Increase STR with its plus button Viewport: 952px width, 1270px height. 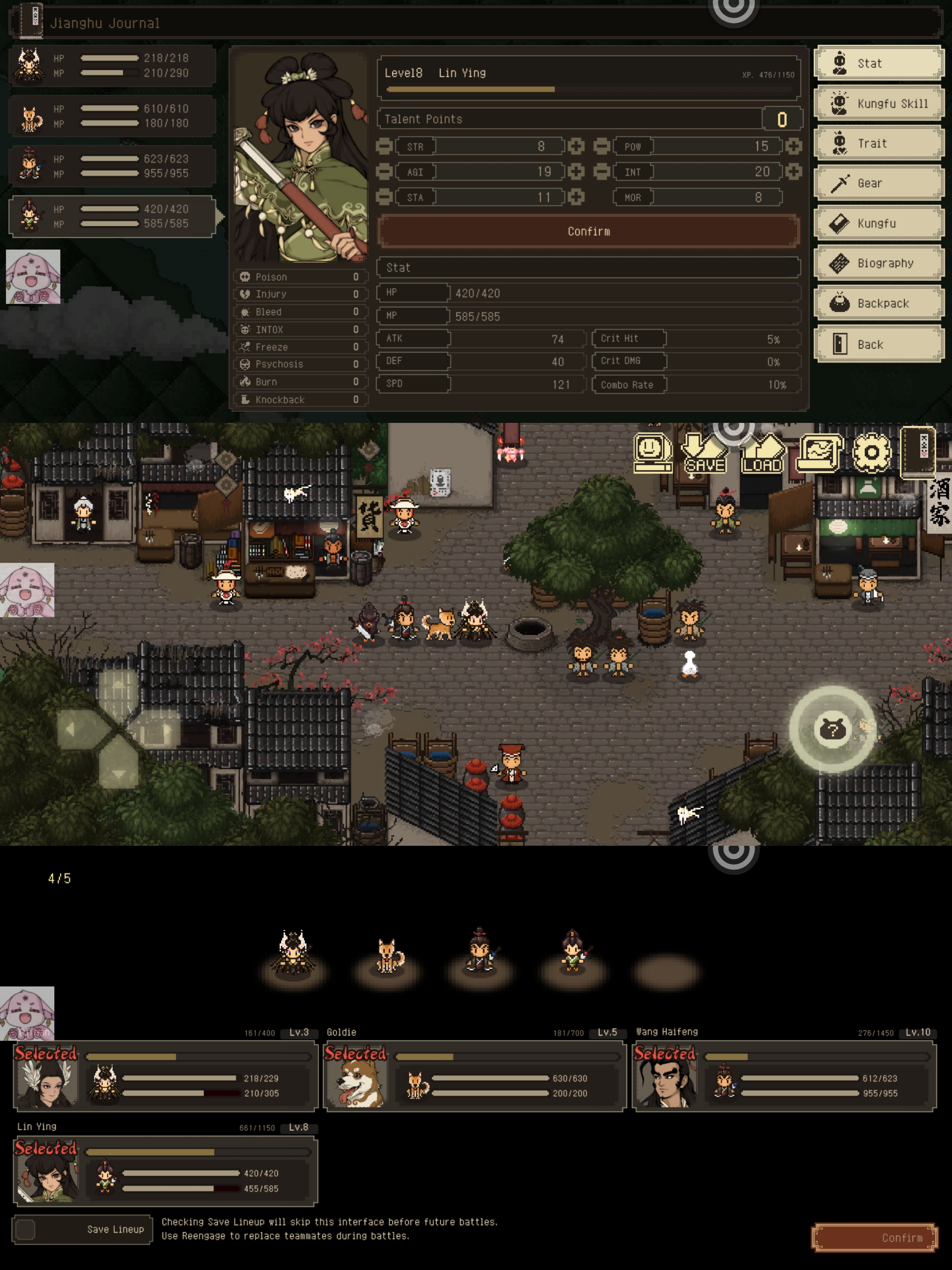coord(576,146)
